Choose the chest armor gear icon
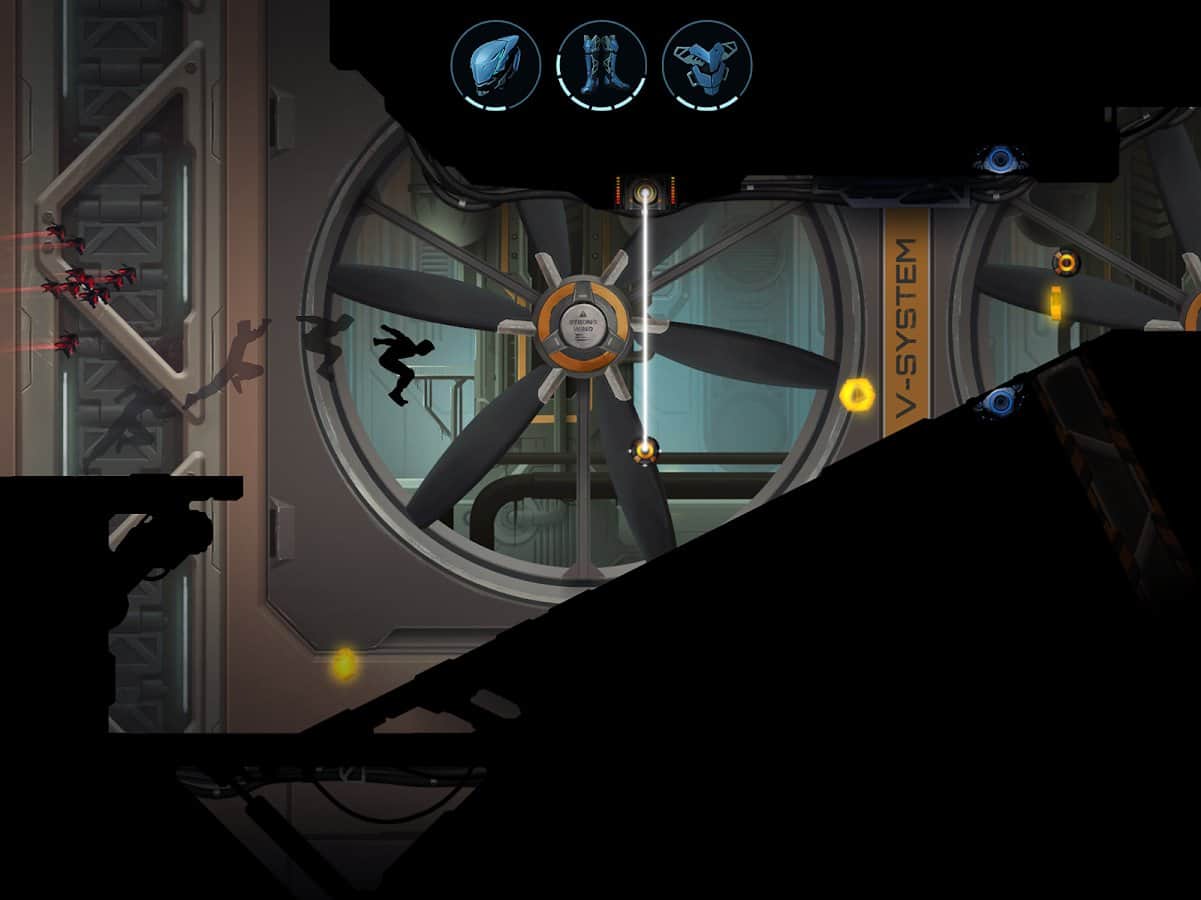This screenshot has height=900, width=1201. tap(707, 65)
